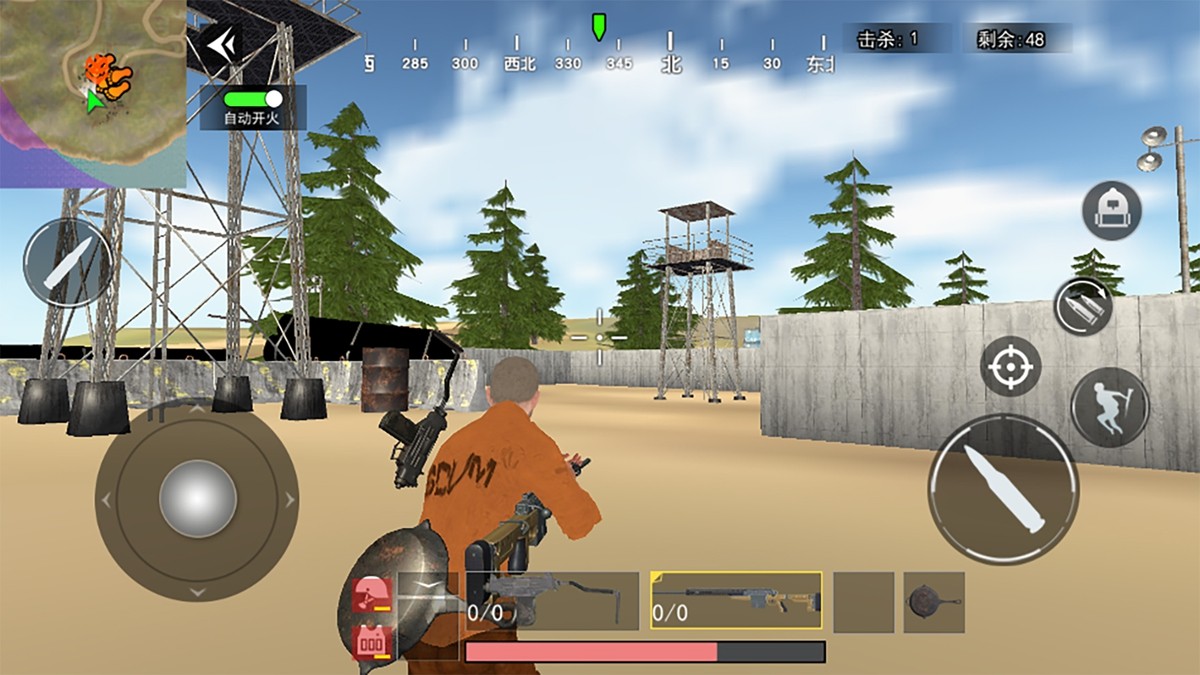The image size is (1200, 675).
Task: Select the highlighted rifle weapon slot
Action: [736, 600]
